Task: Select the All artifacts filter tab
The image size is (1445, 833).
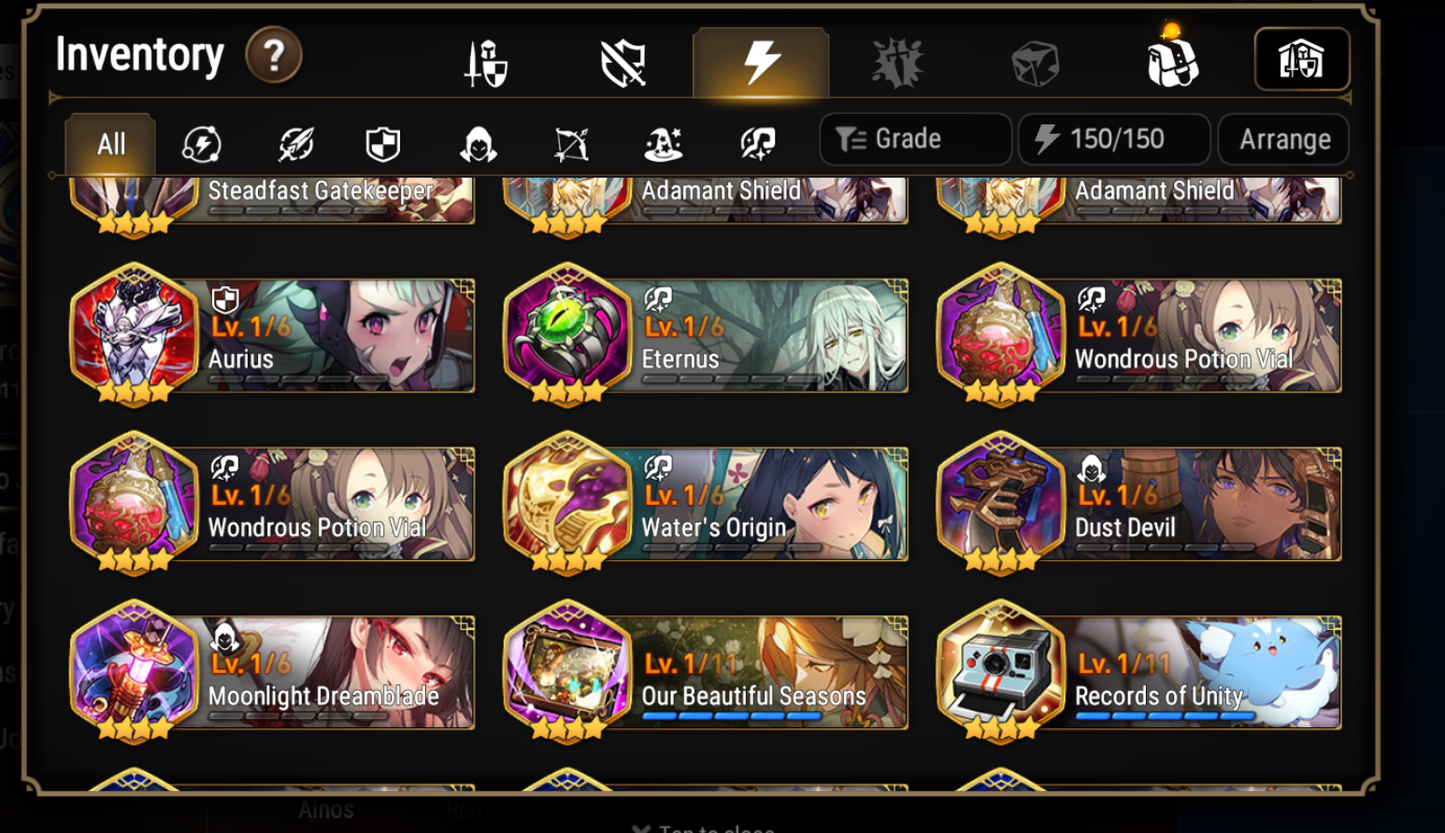Action: [110, 143]
